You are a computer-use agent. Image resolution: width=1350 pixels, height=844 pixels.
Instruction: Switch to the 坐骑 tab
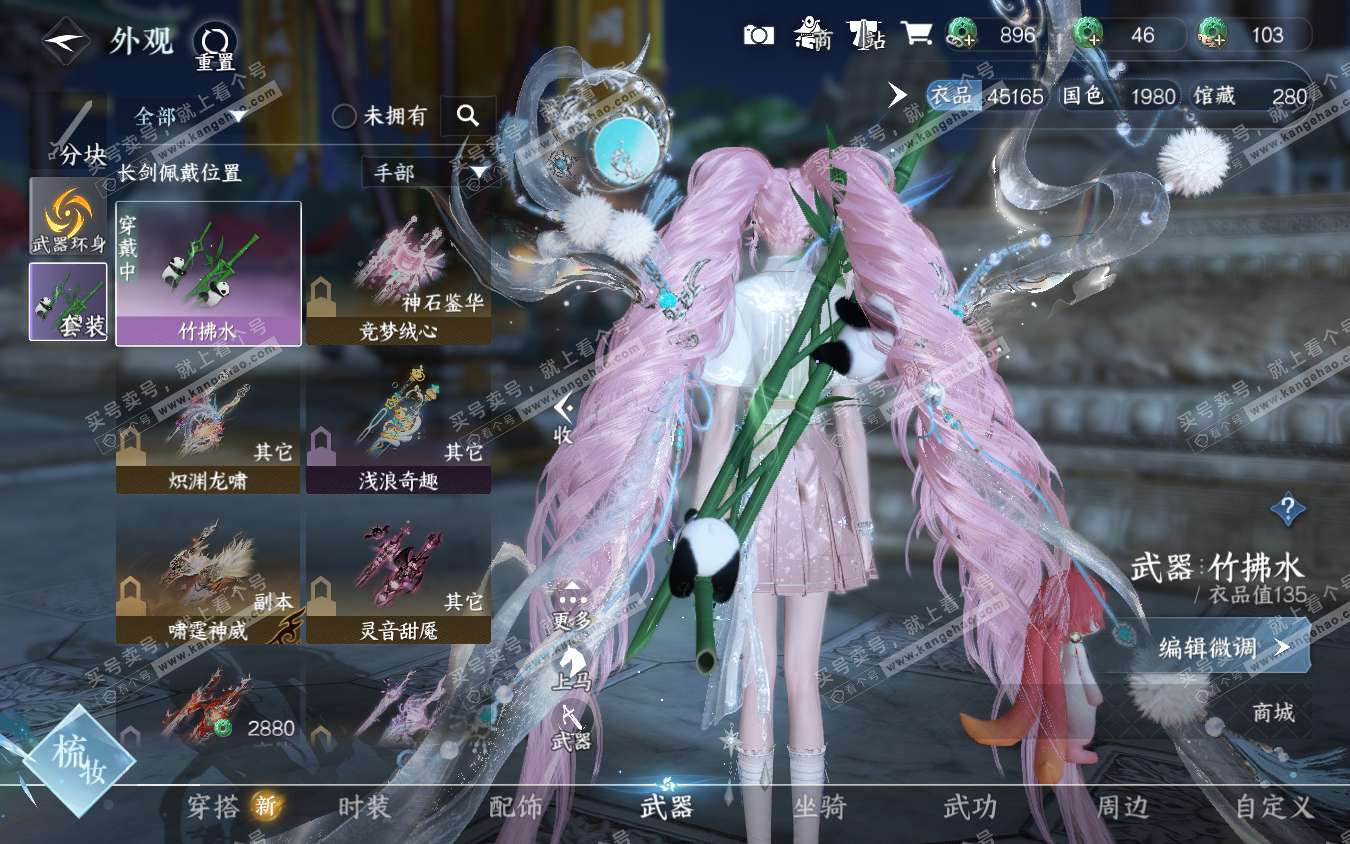pyautogui.click(x=819, y=807)
